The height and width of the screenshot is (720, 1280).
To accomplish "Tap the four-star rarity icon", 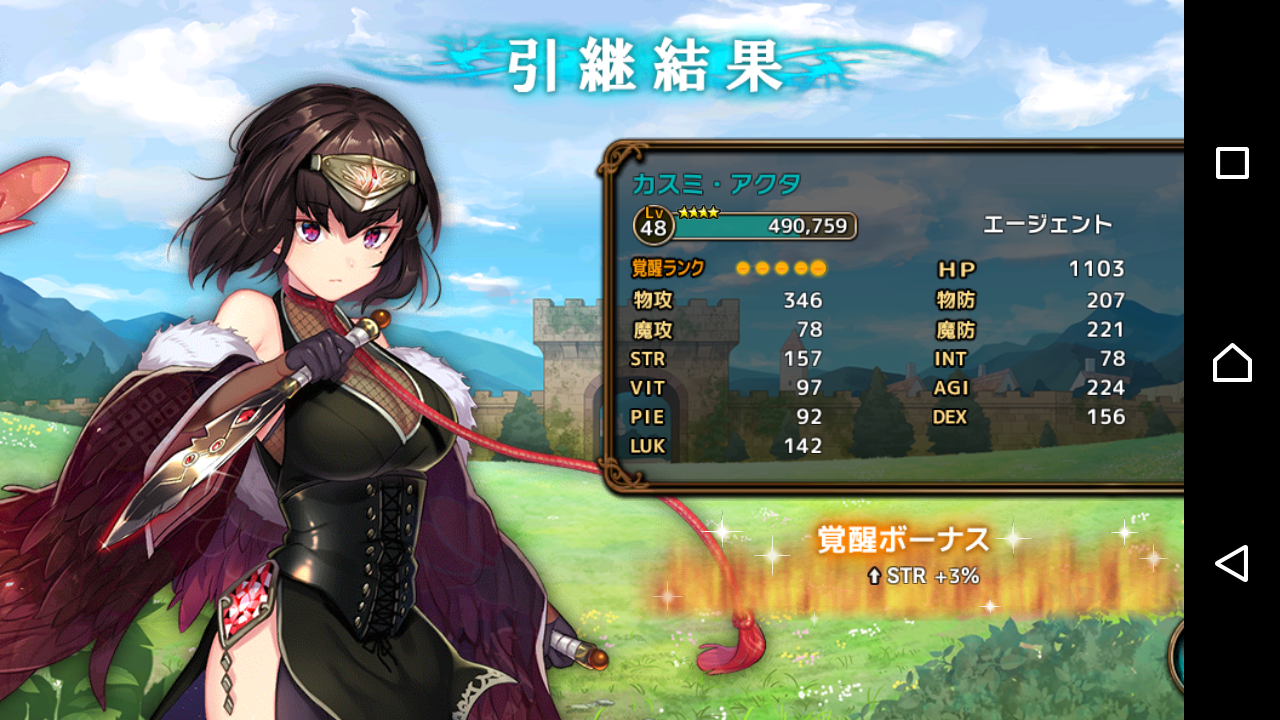I will point(698,211).
